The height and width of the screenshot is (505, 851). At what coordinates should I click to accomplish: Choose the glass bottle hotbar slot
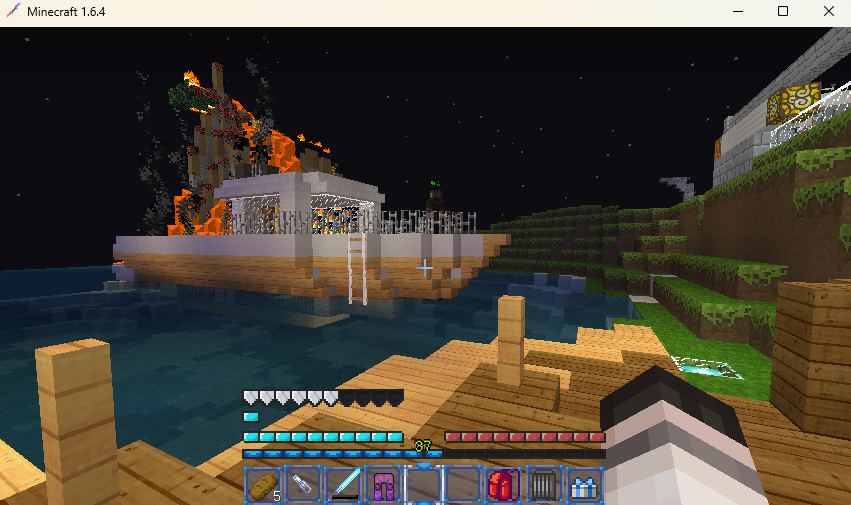(x=302, y=485)
